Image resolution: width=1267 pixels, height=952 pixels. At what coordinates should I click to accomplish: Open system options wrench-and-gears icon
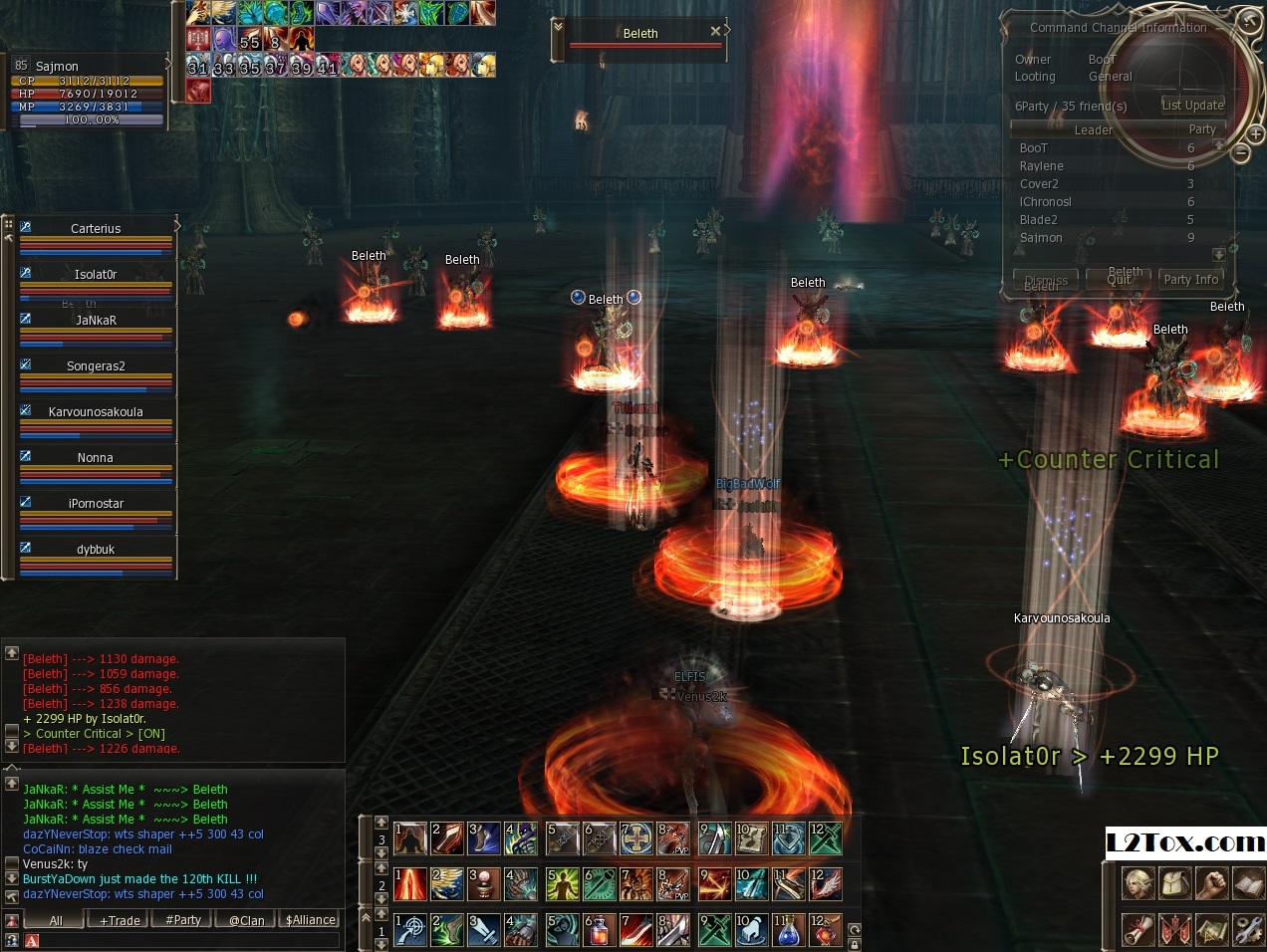[x=1248, y=930]
